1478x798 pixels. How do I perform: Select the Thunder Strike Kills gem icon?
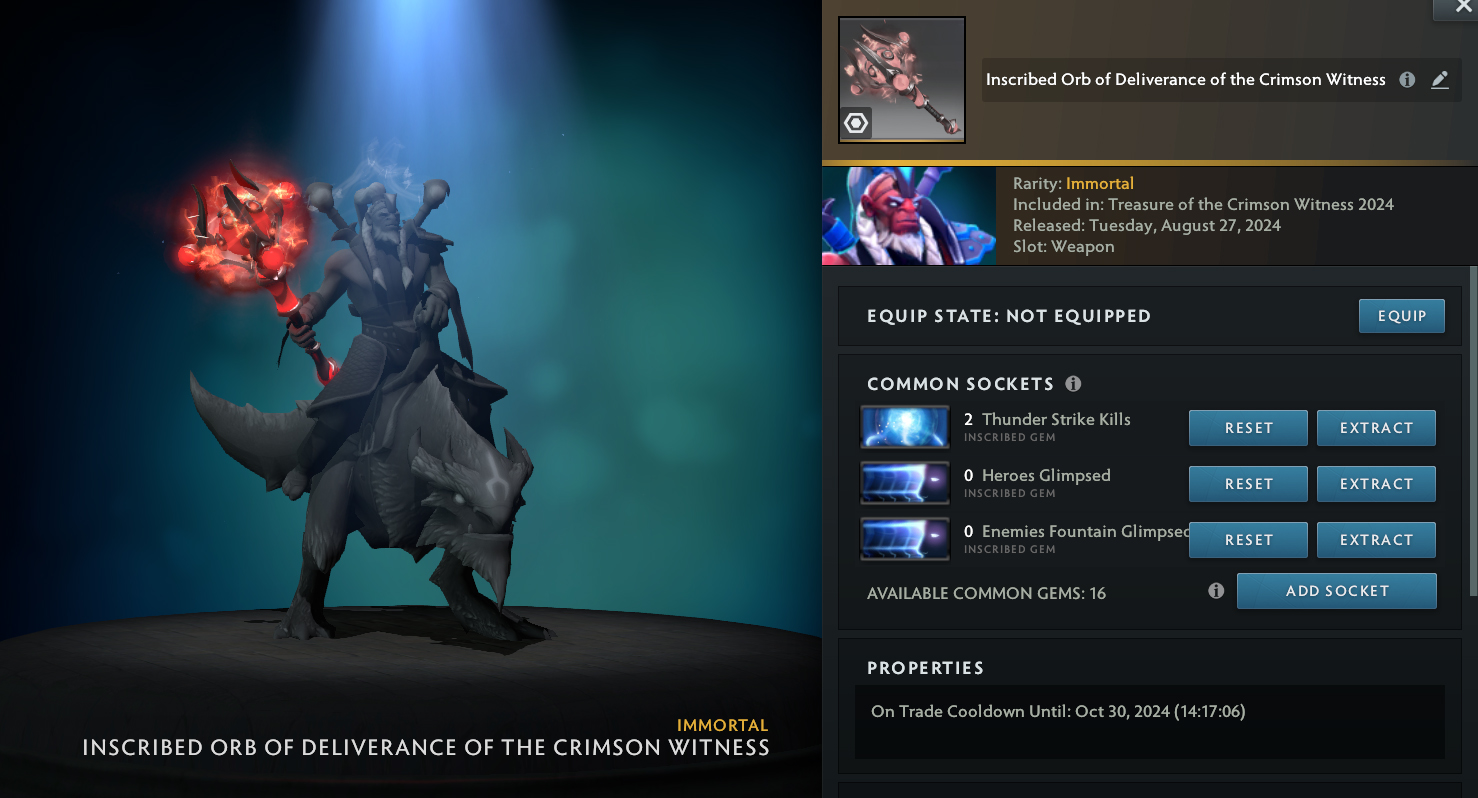pos(905,427)
